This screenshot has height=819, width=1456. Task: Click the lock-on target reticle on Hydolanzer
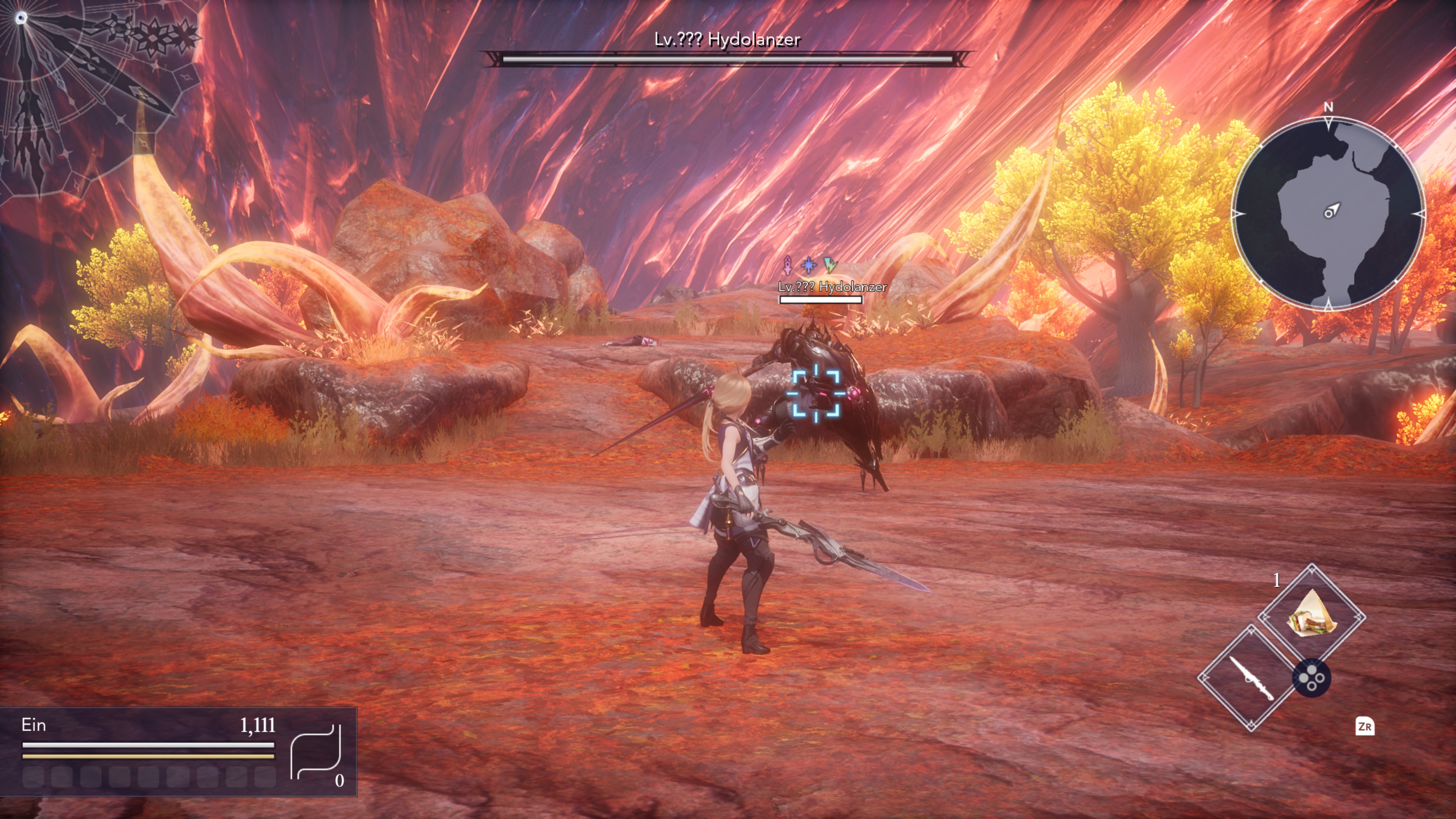tap(816, 394)
